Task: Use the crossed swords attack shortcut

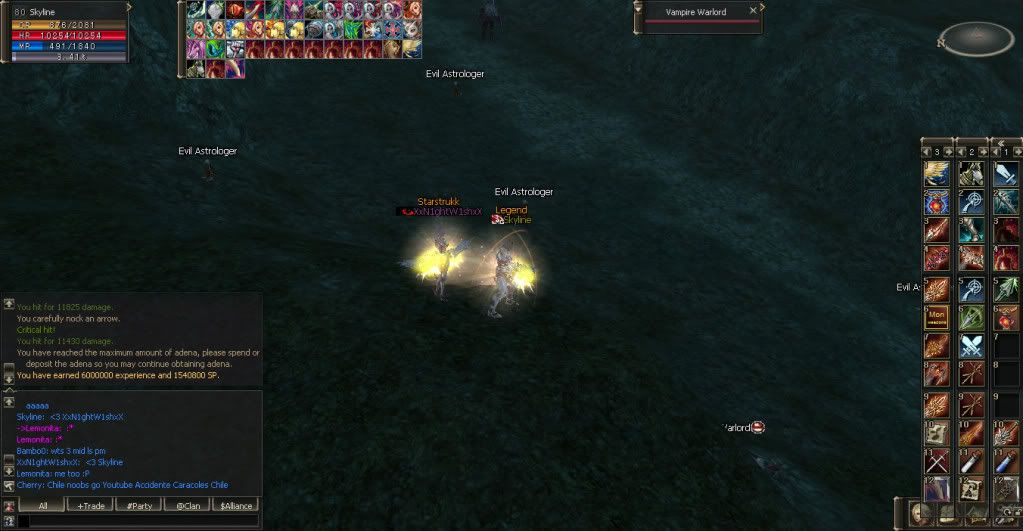Action: [971, 346]
